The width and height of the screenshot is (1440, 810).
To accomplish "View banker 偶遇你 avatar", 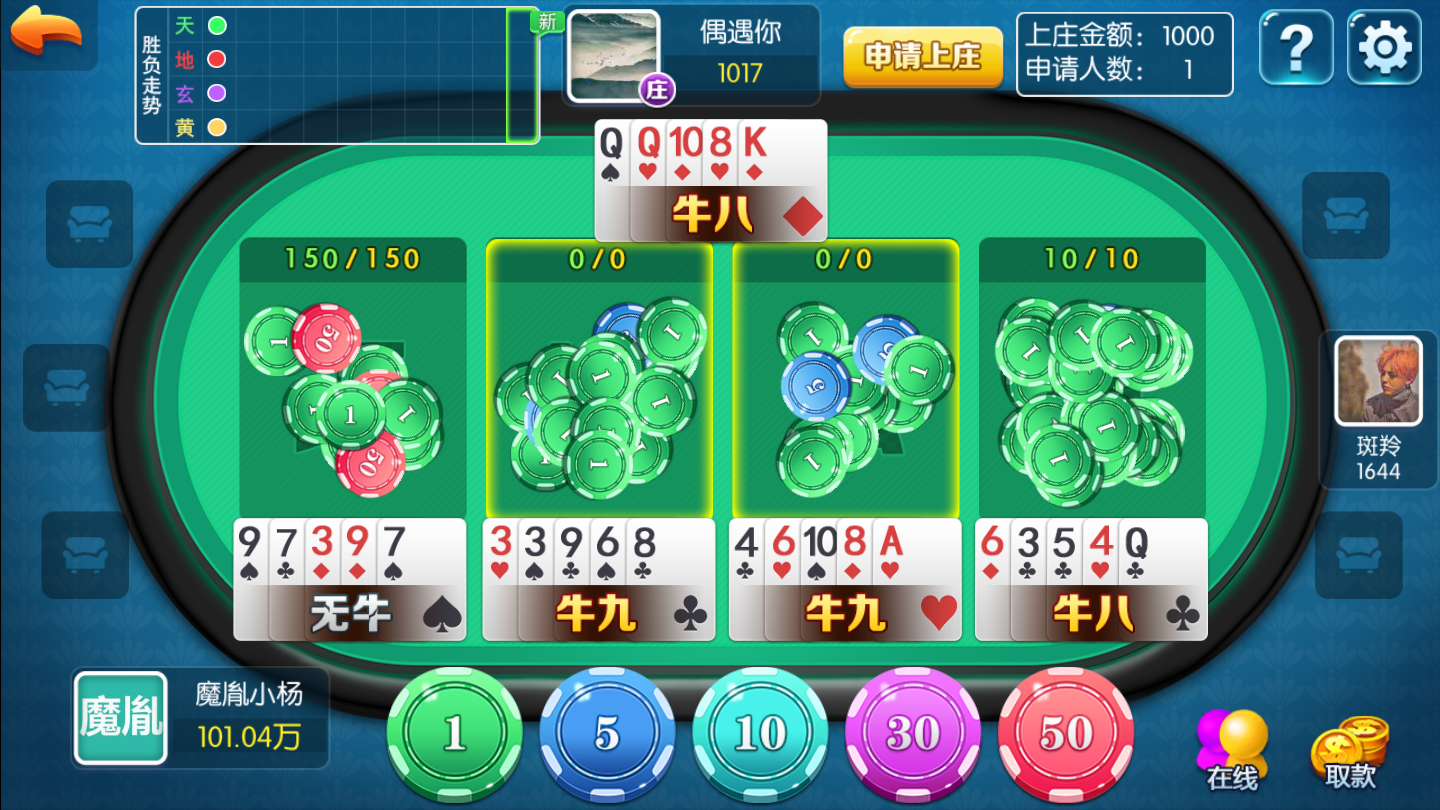I will coord(614,55).
